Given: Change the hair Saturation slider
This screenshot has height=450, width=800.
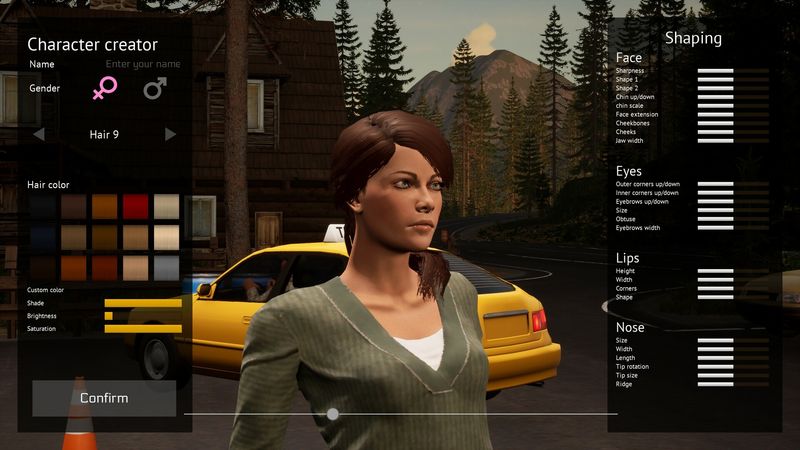Looking at the screenshot, I should pos(143,328).
